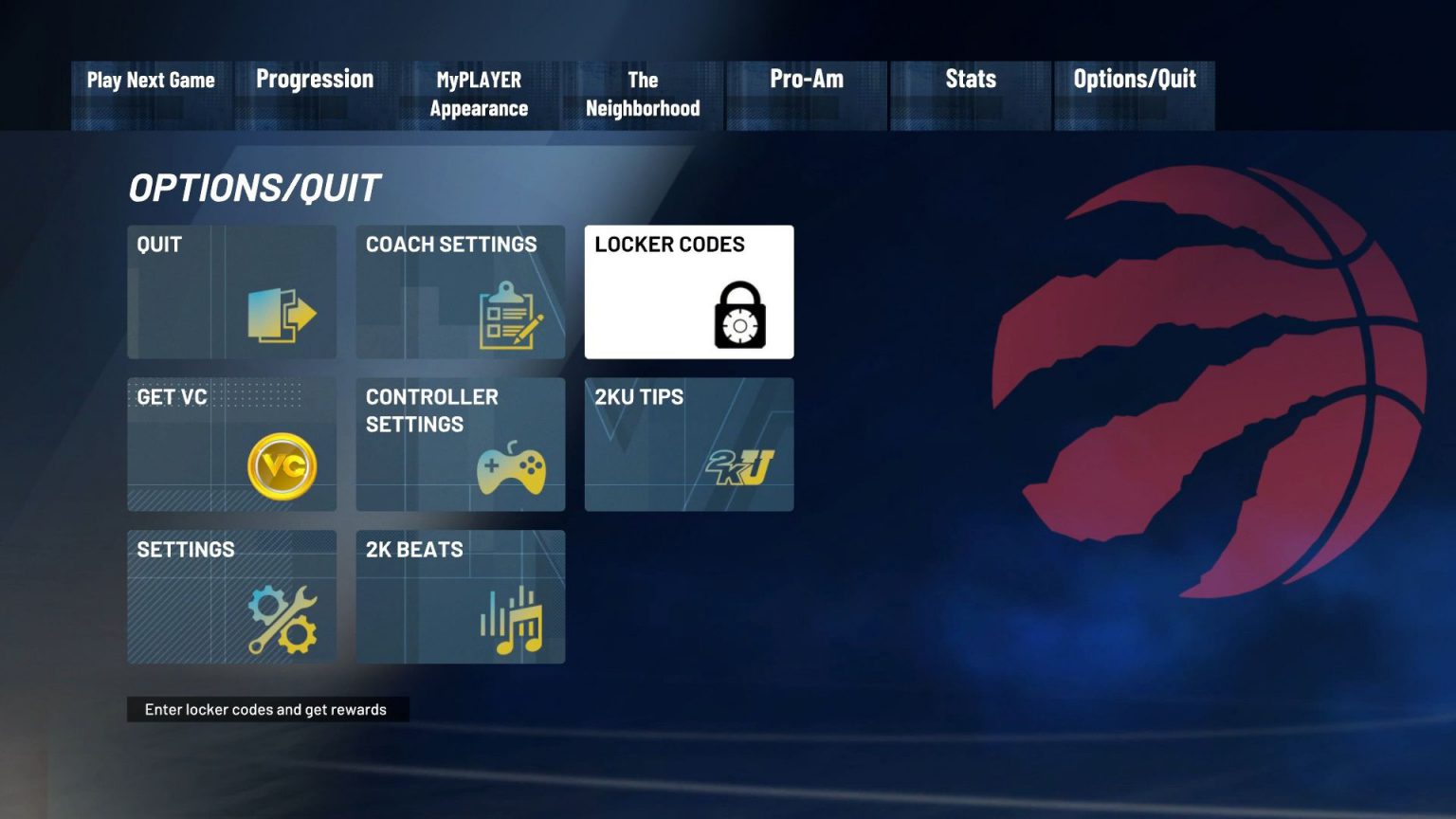The height and width of the screenshot is (819, 1456).
Task: Switch to the Progression tab
Action: 314,80
